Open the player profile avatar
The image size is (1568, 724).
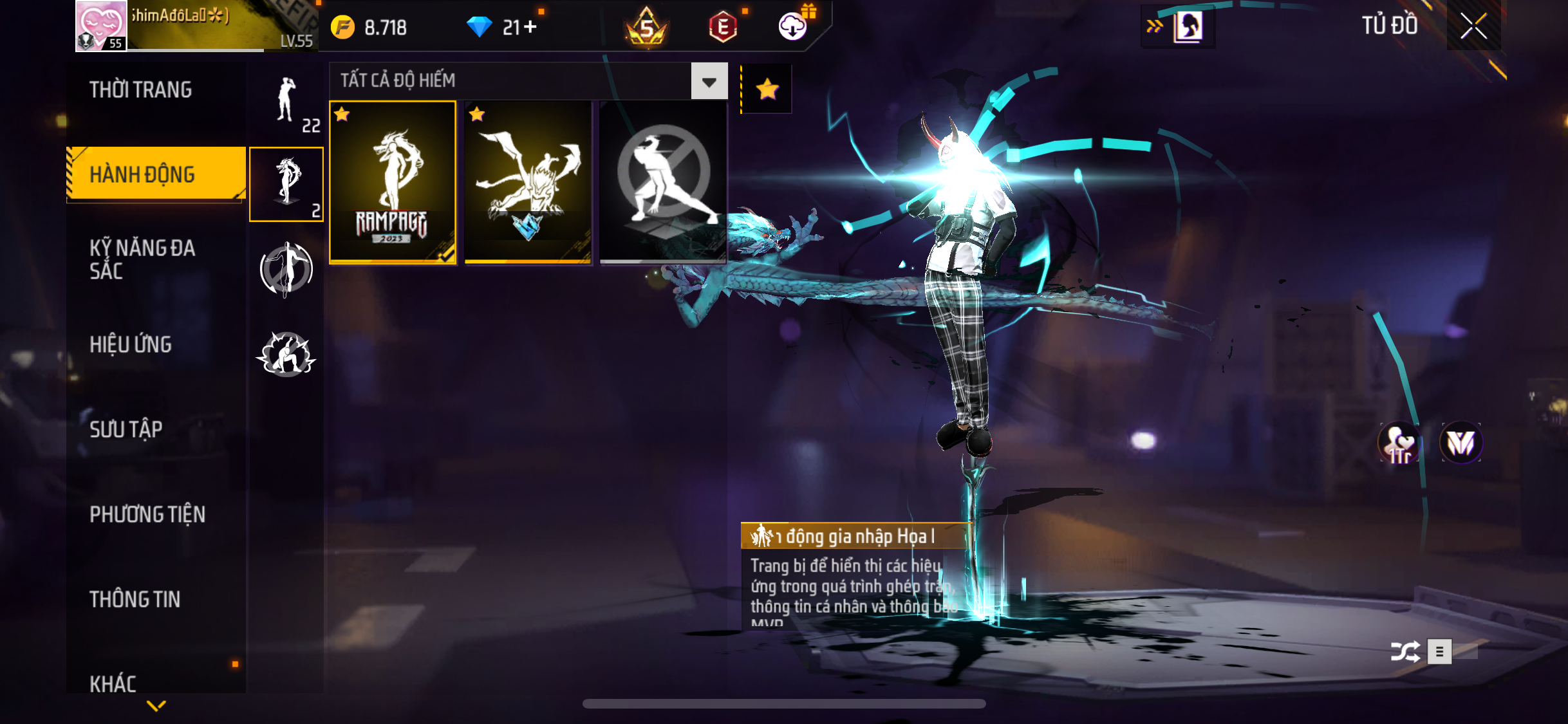pyautogui.click(x=101, y=26)
